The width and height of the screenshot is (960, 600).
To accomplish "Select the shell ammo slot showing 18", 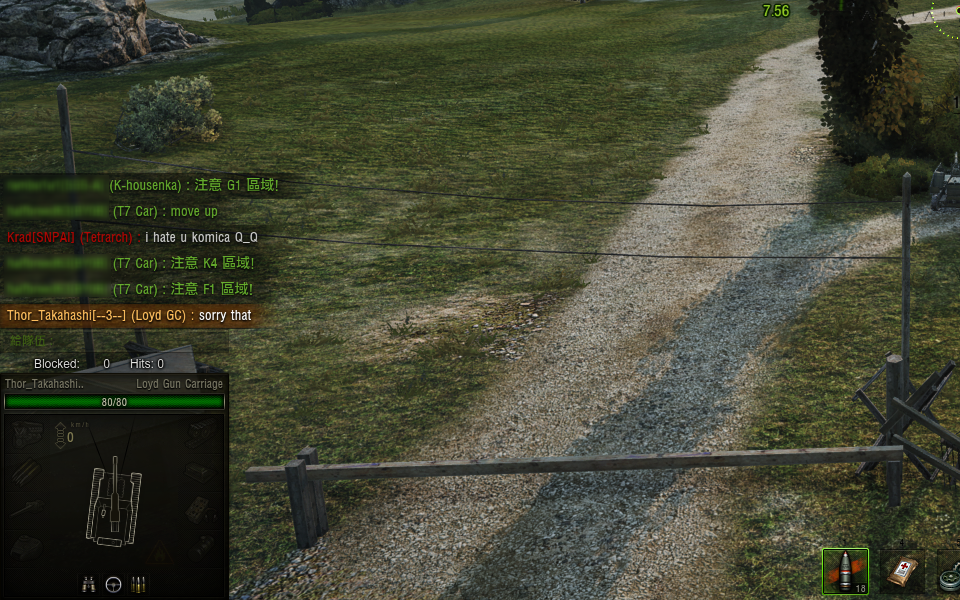I will coord(845,571).
